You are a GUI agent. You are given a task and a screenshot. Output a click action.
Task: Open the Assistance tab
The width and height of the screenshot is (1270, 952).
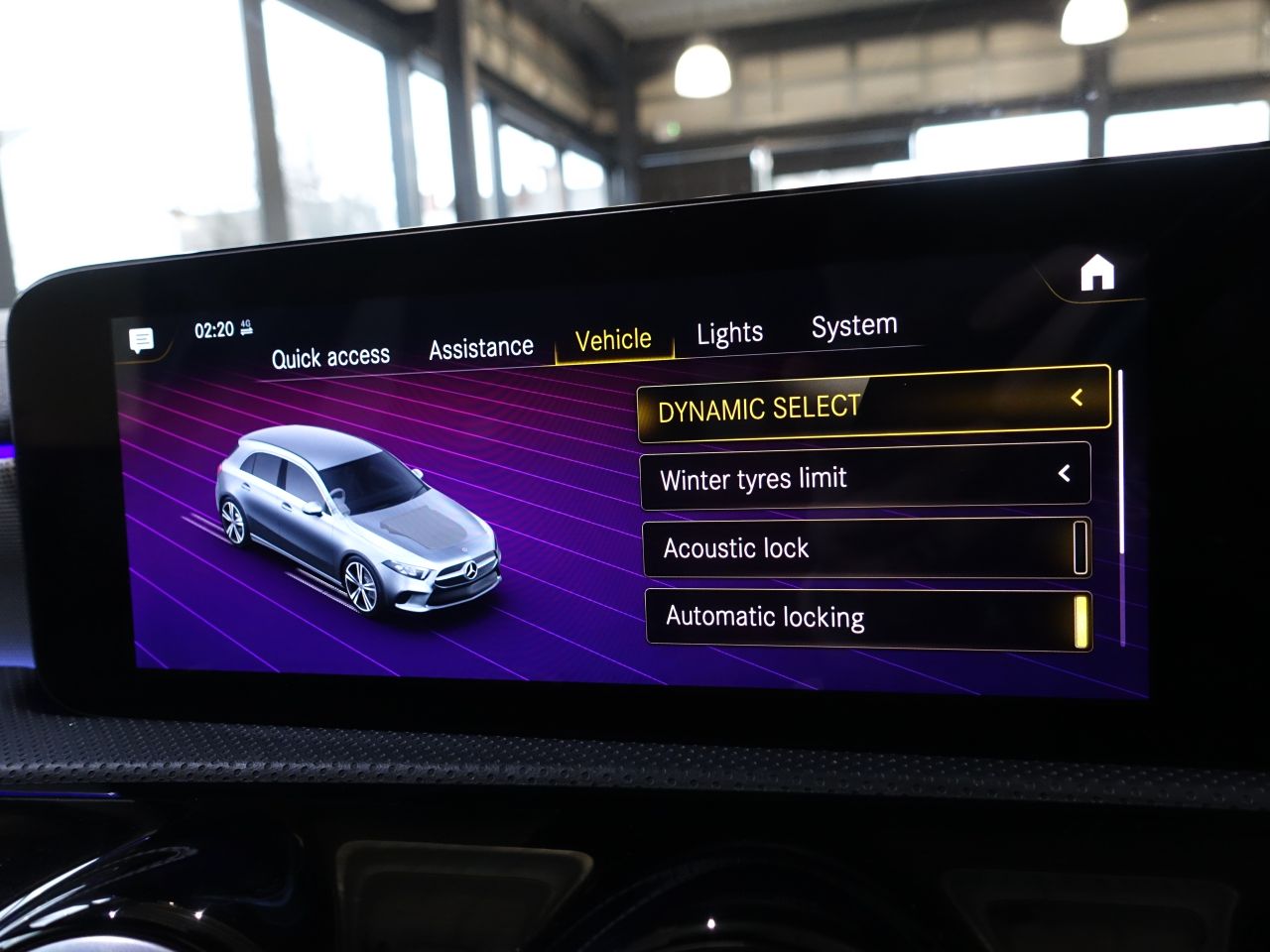481,348
